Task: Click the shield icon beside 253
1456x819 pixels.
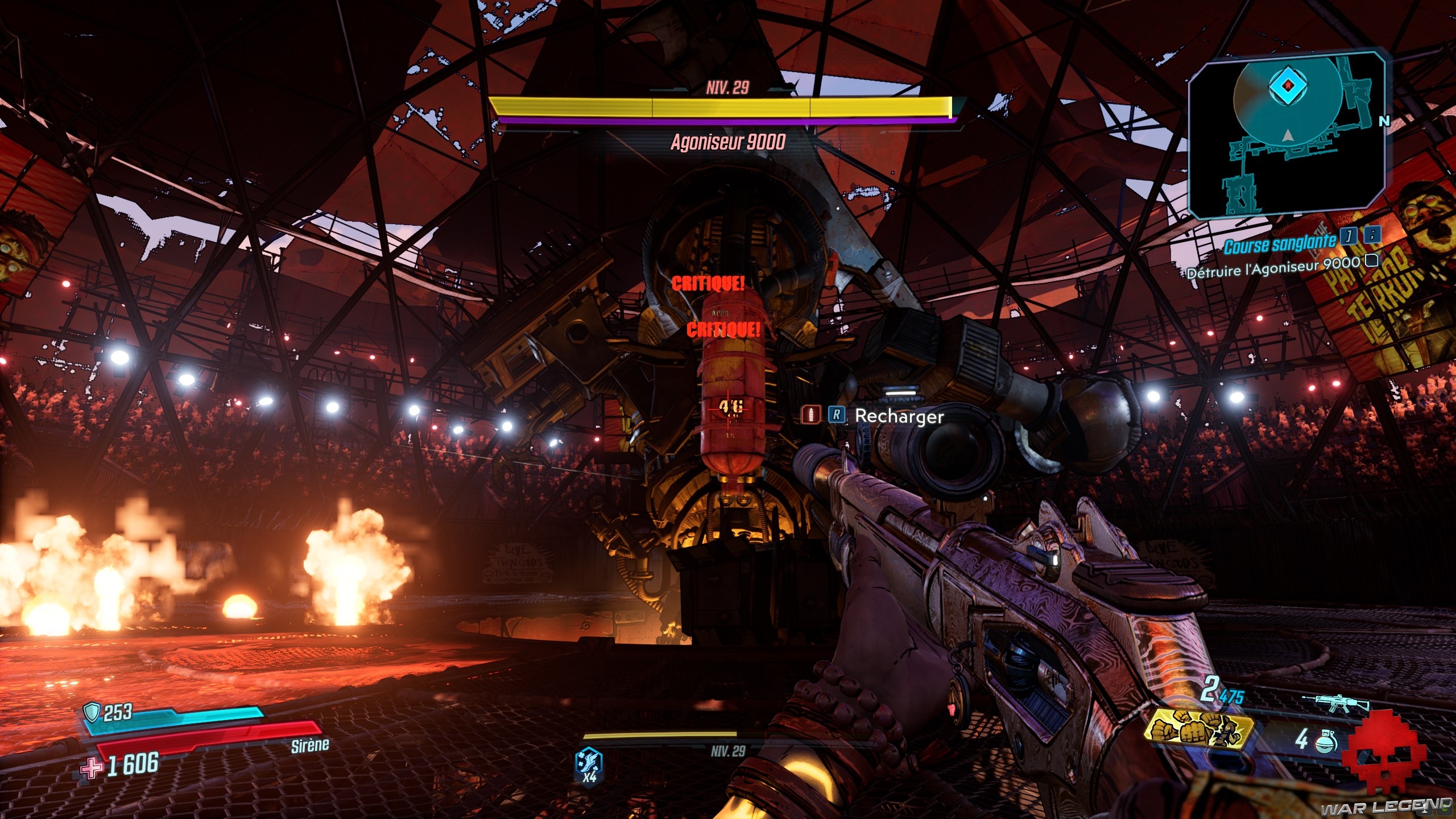Action: point(91,712)
